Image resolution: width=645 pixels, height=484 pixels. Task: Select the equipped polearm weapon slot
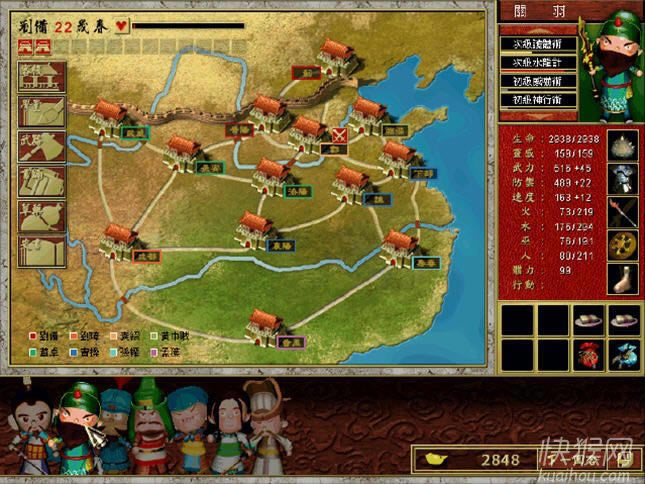625,211
